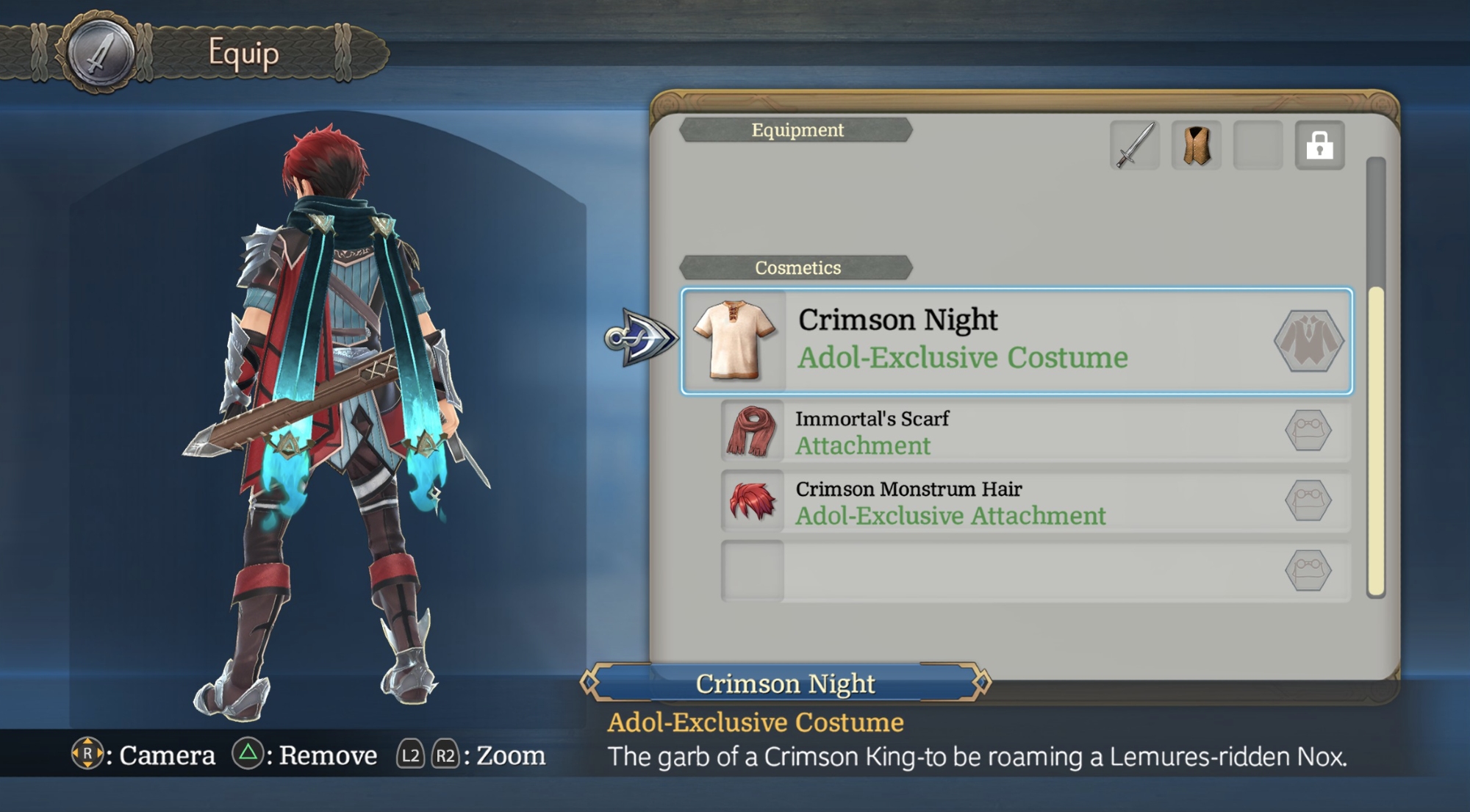The image size is (1470, 812).
Task: Select the Cosmetics section header
Action: 797,267
